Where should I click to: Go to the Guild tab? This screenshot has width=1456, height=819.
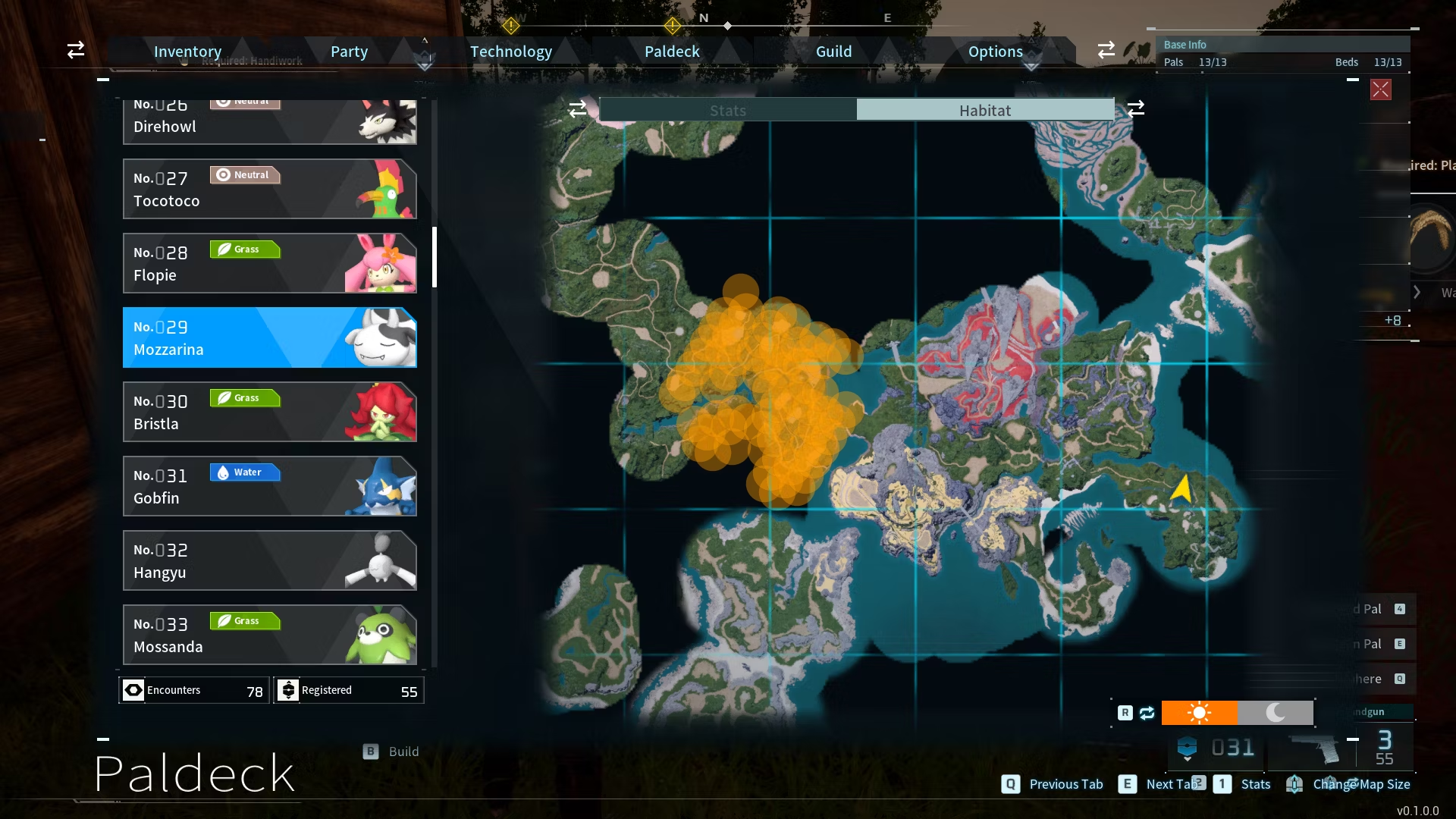[833, 52]
